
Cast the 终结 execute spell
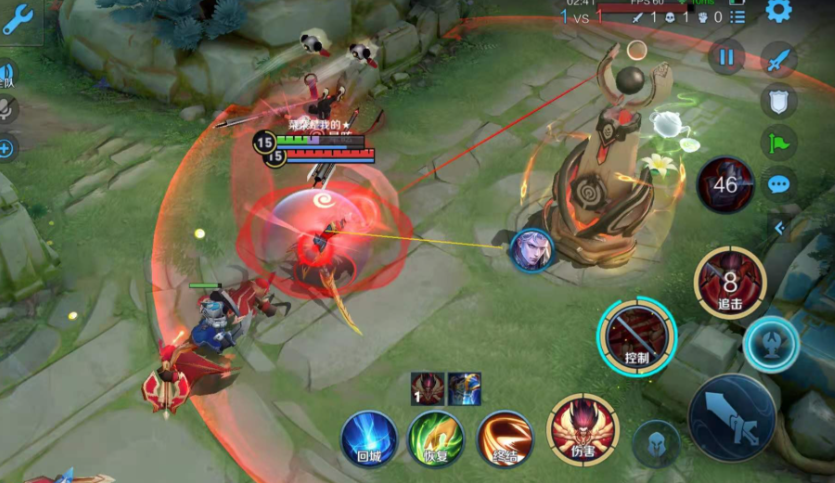tap(504, 438)
